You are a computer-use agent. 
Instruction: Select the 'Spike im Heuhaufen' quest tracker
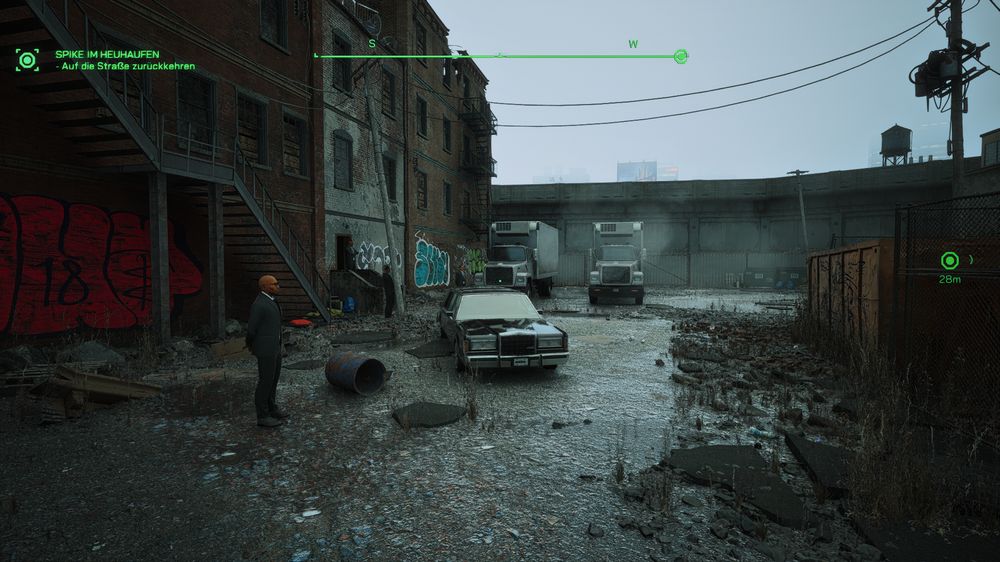107,54
